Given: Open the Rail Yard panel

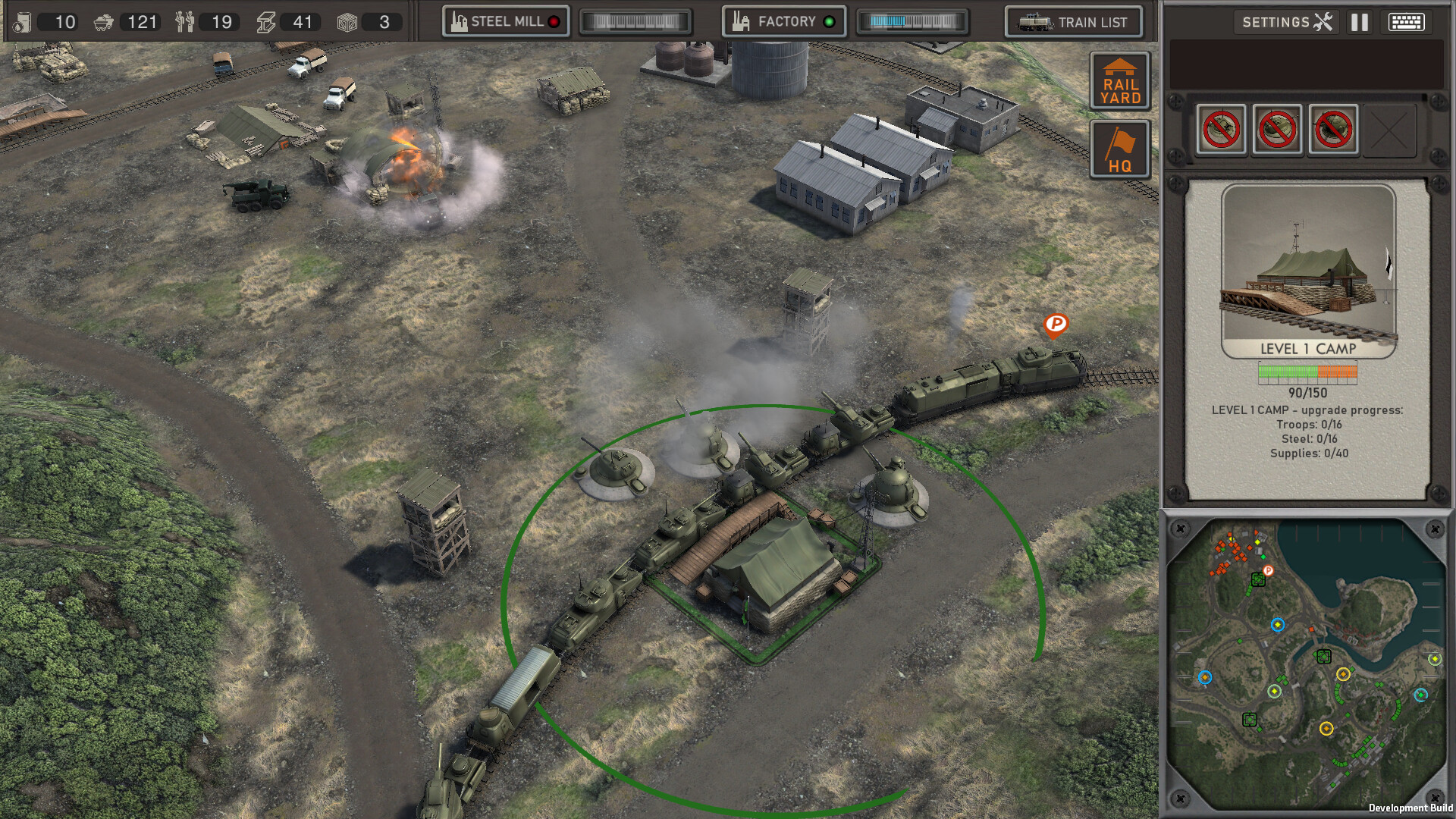Looking at the screenshot, I should [1119, 81].
